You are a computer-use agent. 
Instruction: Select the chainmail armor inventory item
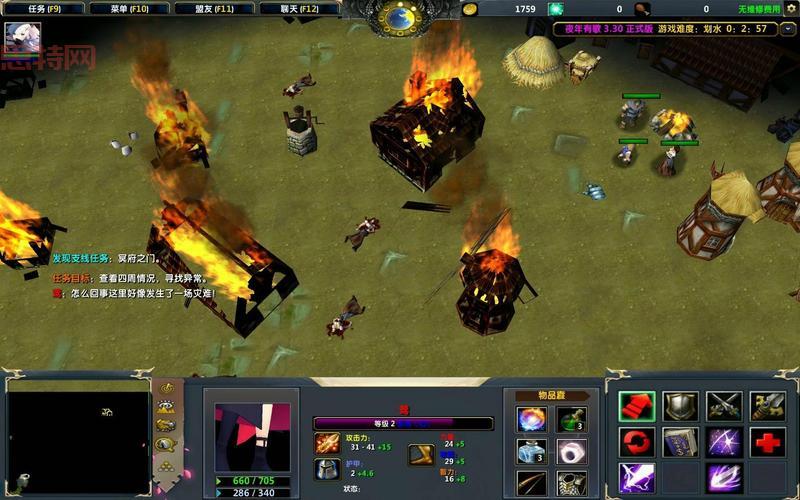coord(571,483)
